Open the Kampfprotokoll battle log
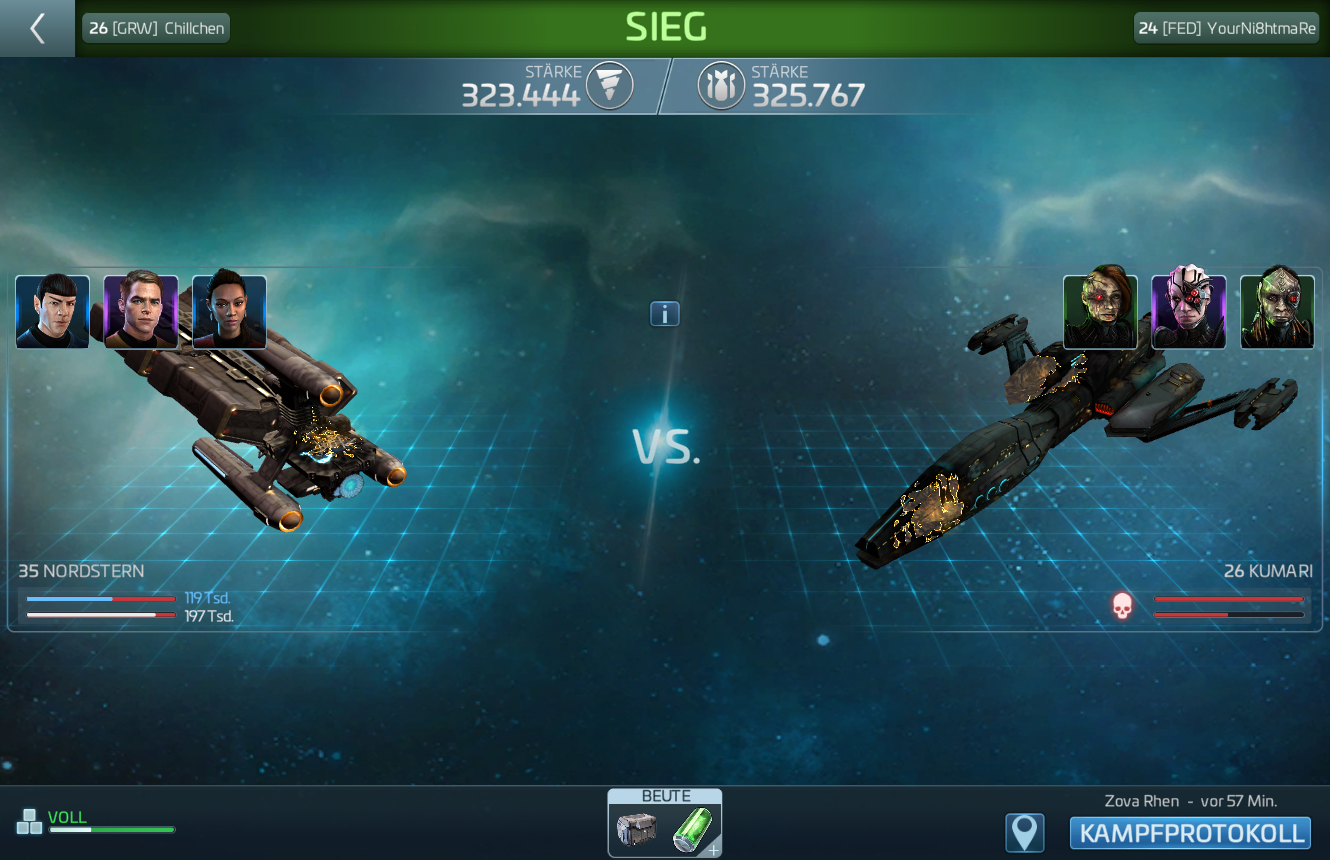1330x860 pixels. coord(1190,833)
